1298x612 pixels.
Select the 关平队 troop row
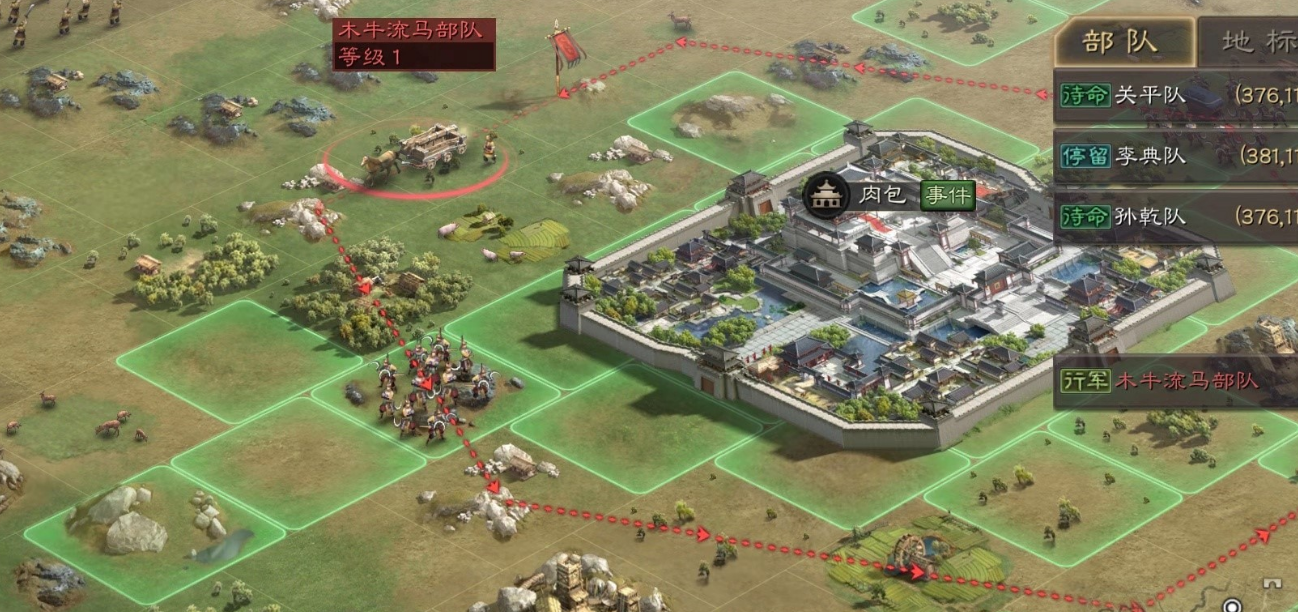(1175, 96)
